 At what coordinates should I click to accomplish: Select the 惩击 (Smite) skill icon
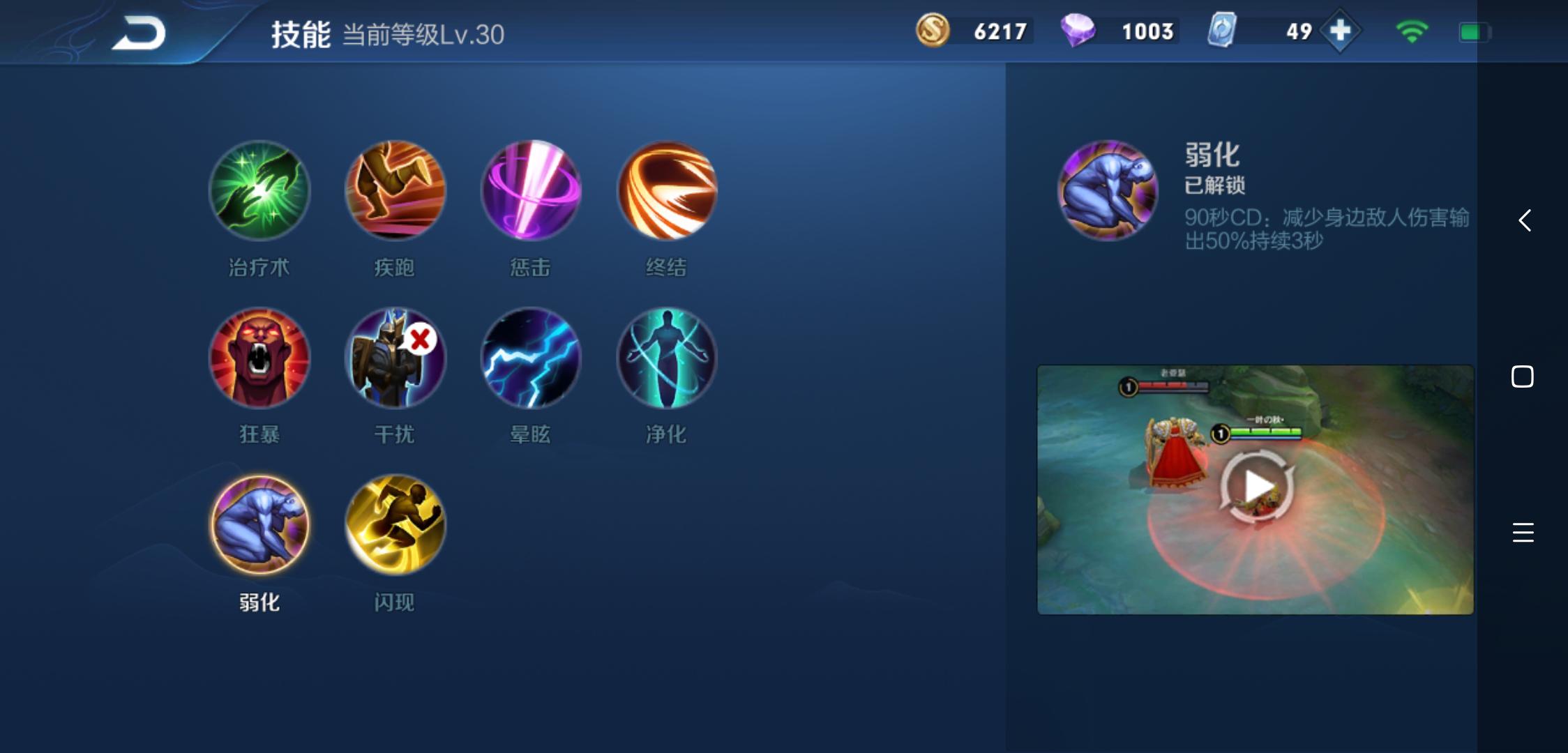[x=530, y=192]
